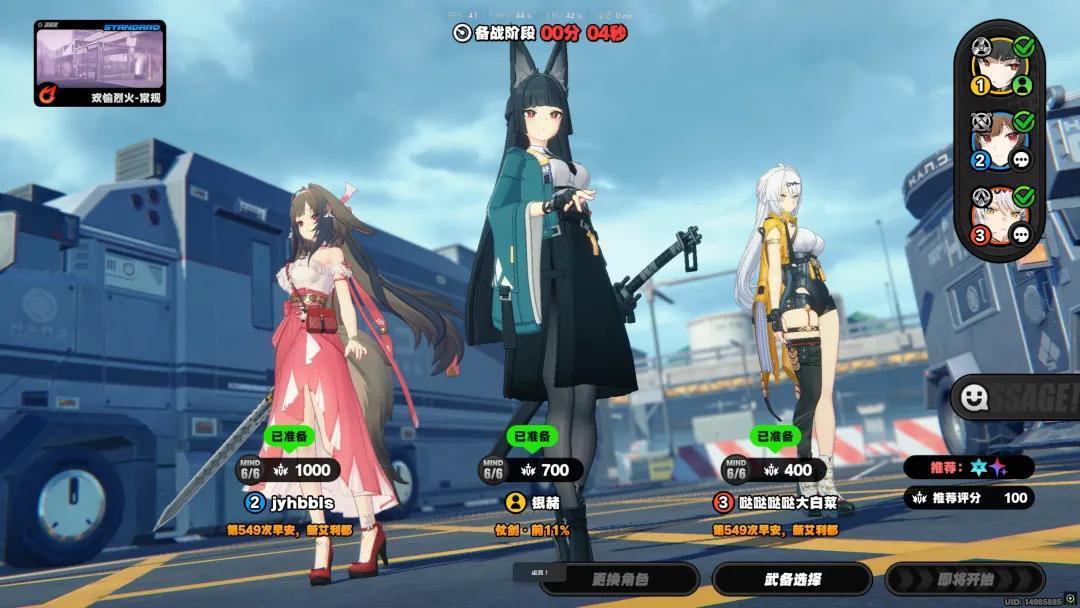
Task: Click the 推荐 recommended attributes badge
Action: pyautogui.click(x=968, y=467)
